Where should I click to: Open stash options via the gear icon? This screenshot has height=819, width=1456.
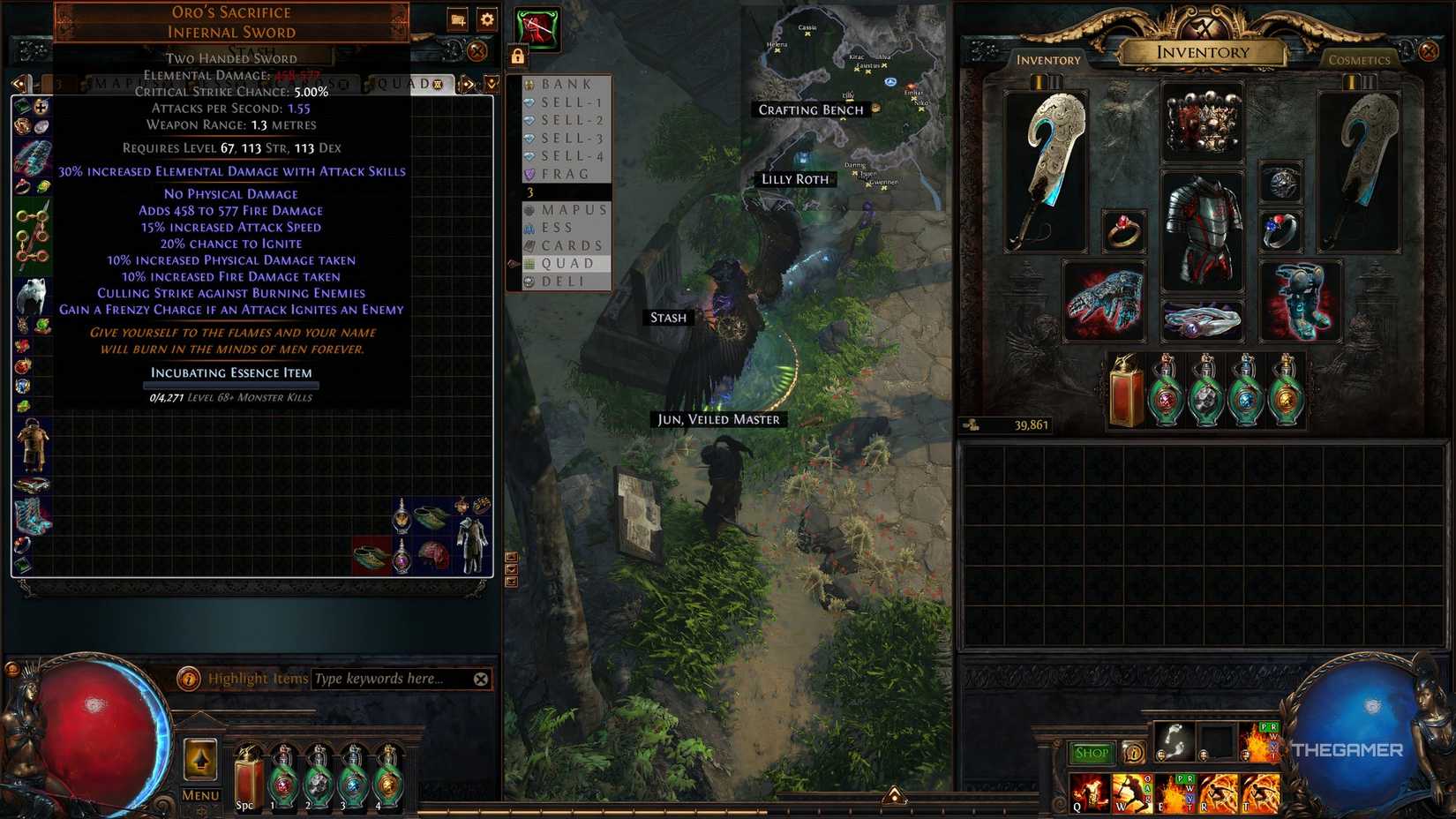point(487,19)
